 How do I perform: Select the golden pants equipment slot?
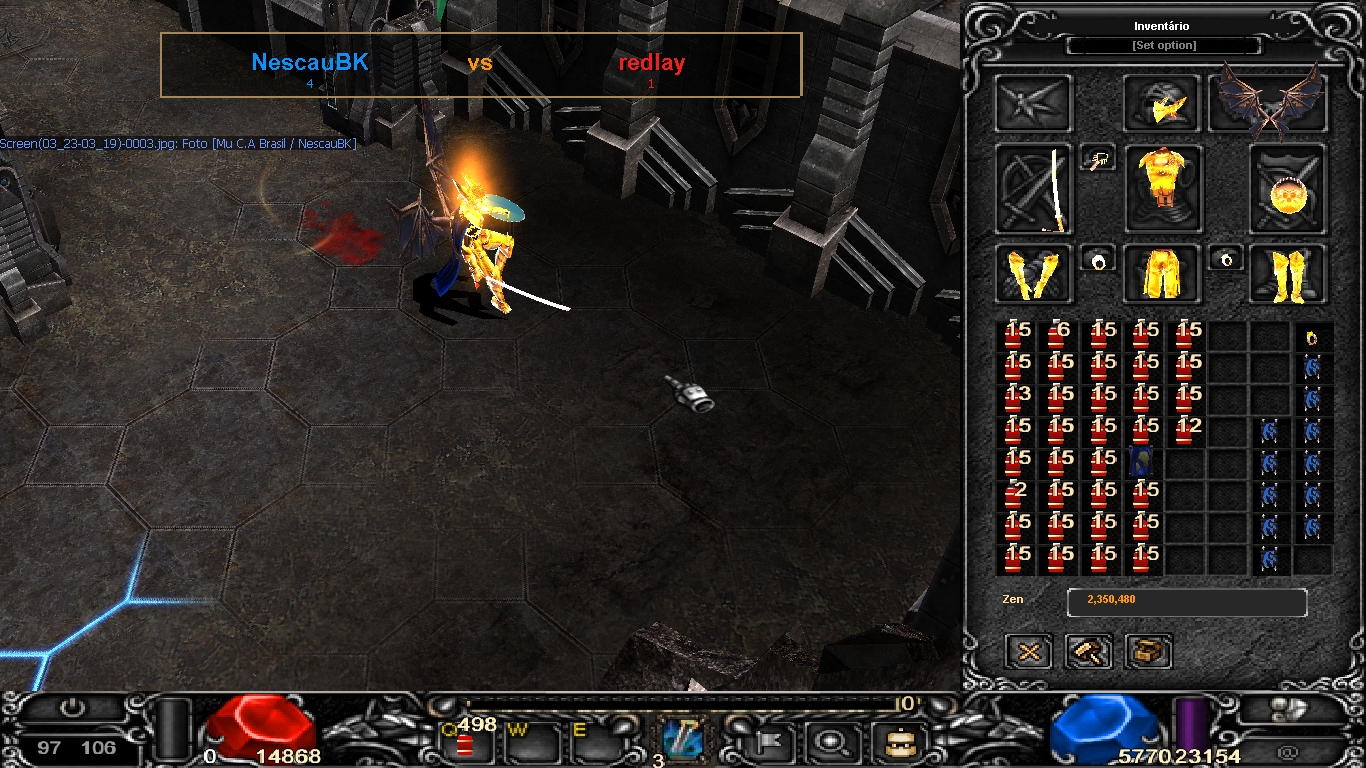pos(1162,274)
